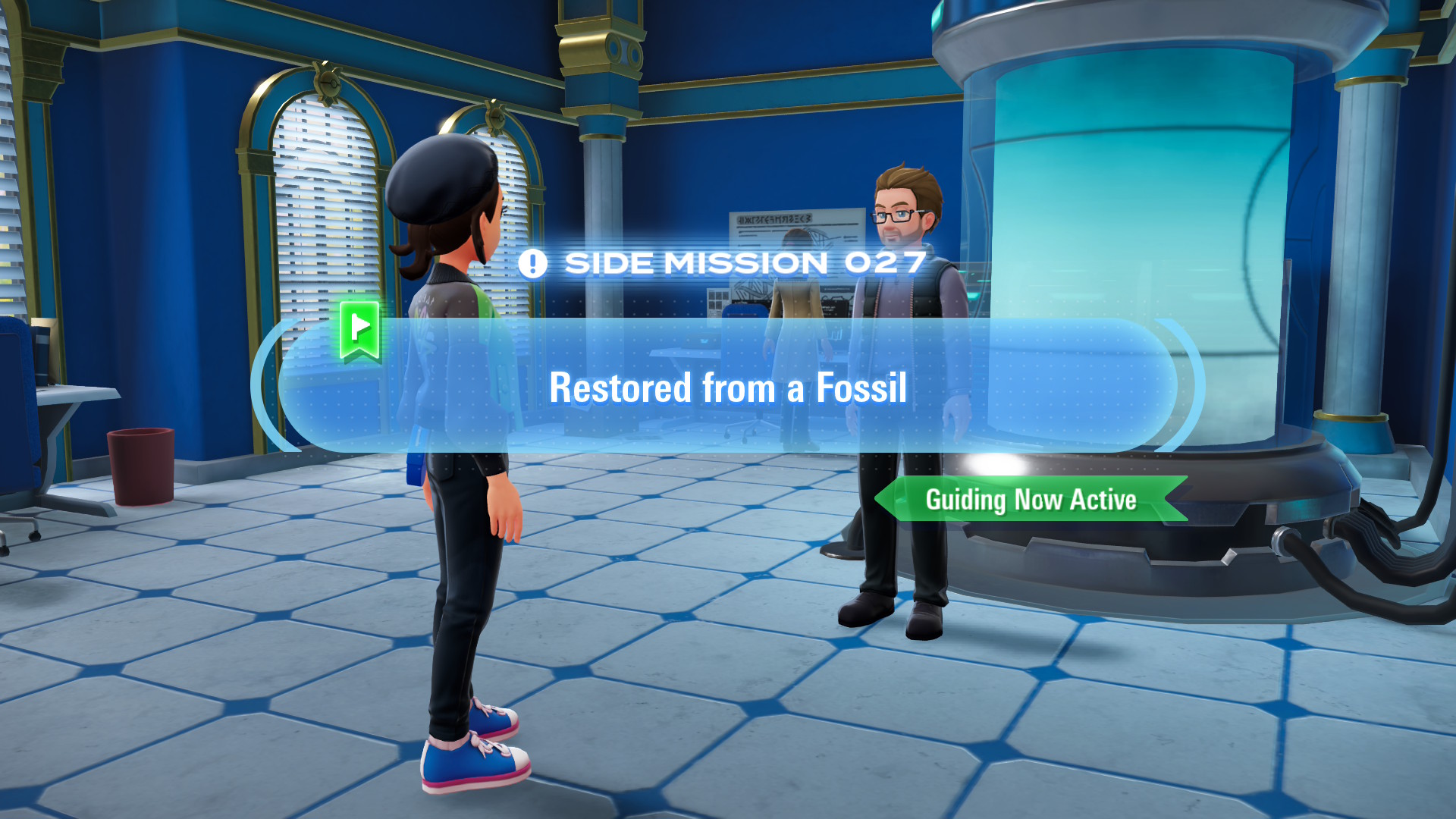Click the "Guiding Now Active" ribbon
The width and height of the screenshot is (1456, 819).
point(1031,500)
